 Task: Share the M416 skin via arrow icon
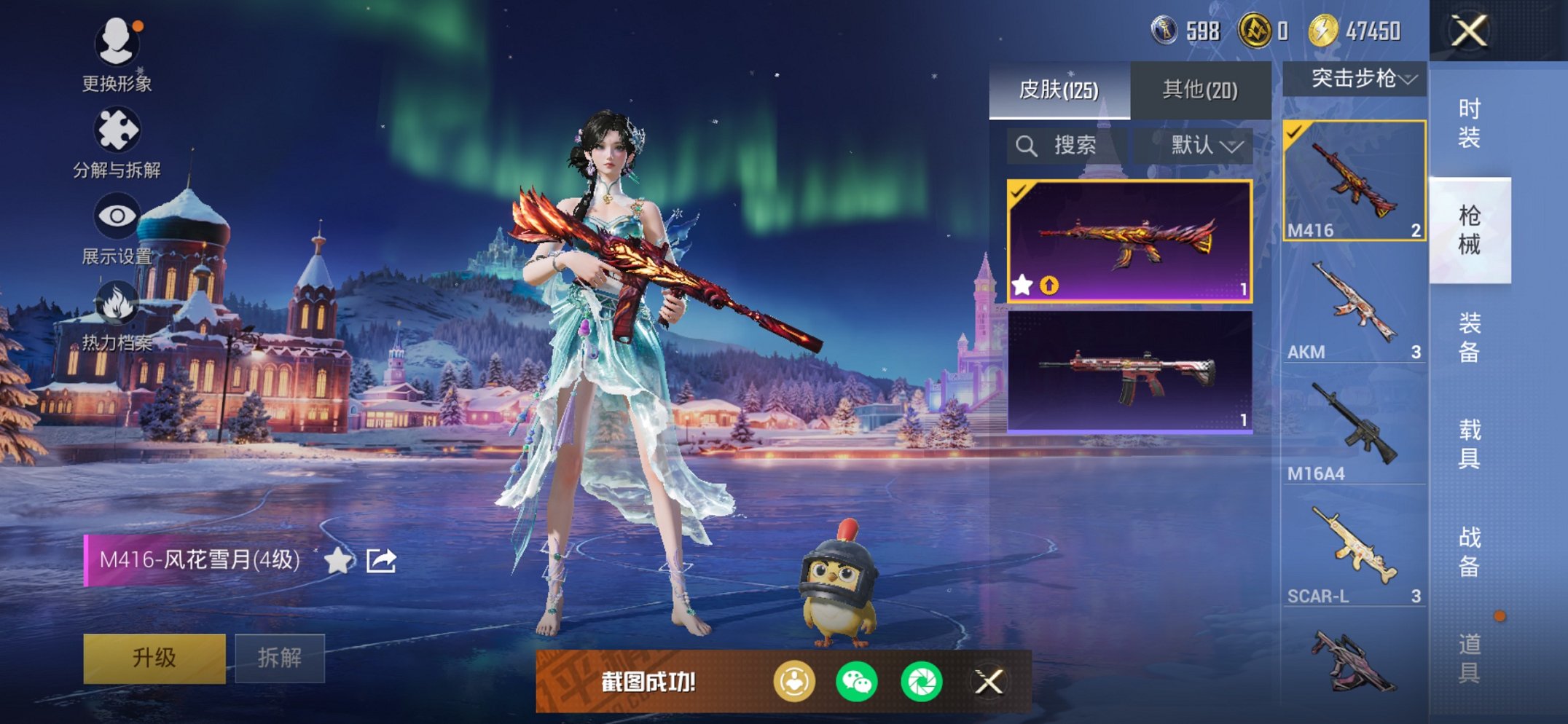(381, 560)
